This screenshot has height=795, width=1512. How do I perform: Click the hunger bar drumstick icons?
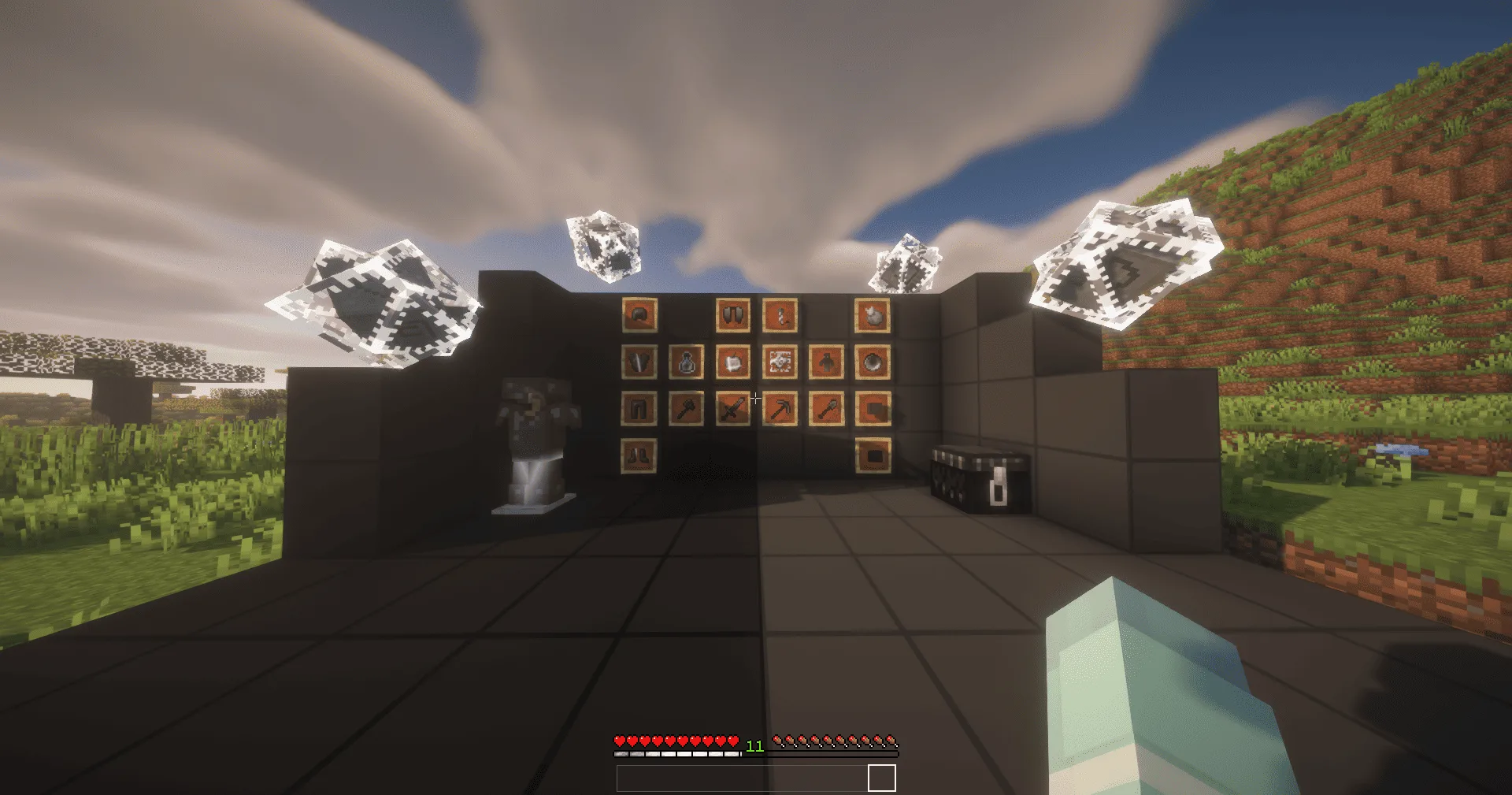[835, 741]
